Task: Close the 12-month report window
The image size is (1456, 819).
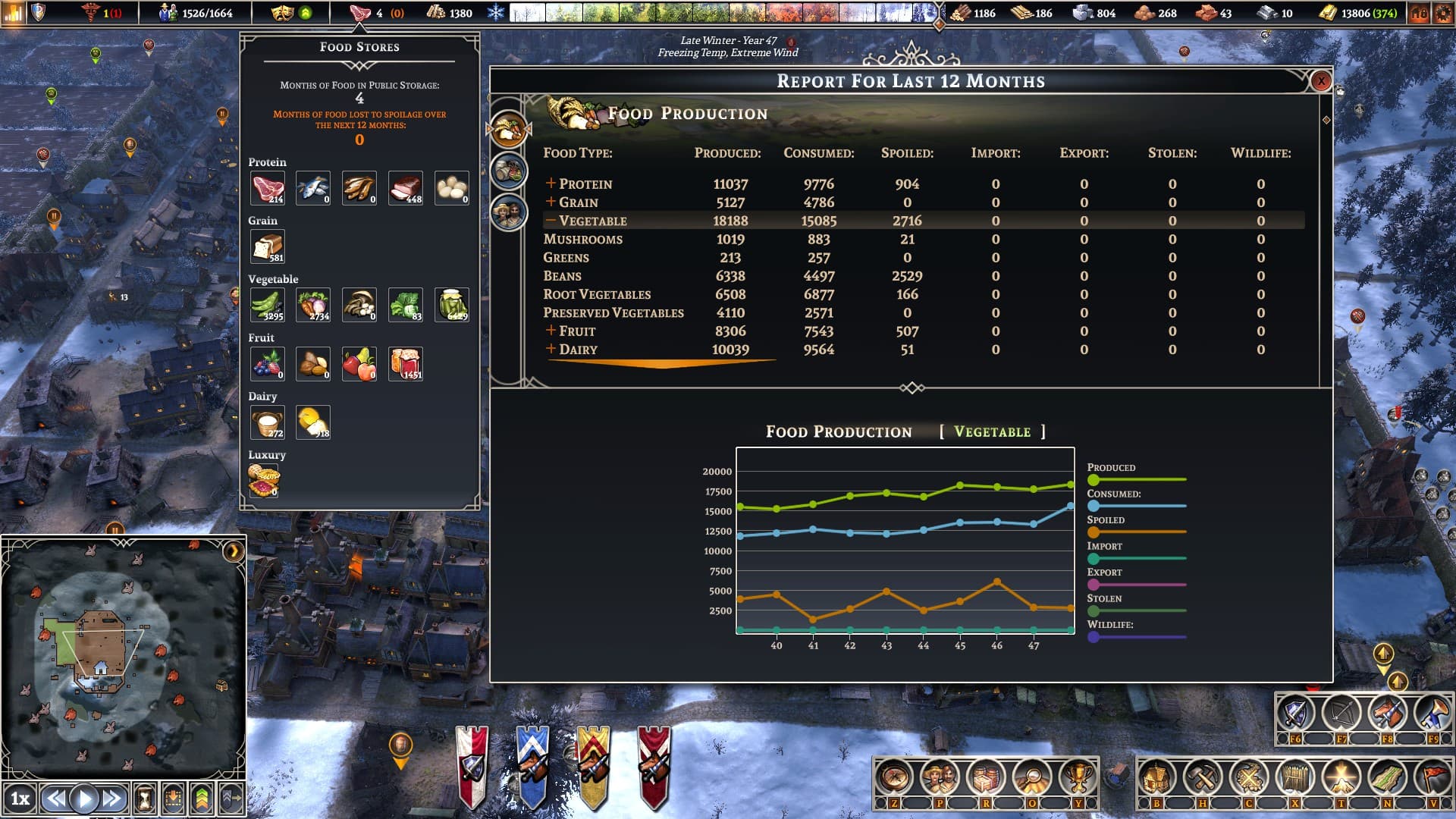Action: (x=1320, y=81)
